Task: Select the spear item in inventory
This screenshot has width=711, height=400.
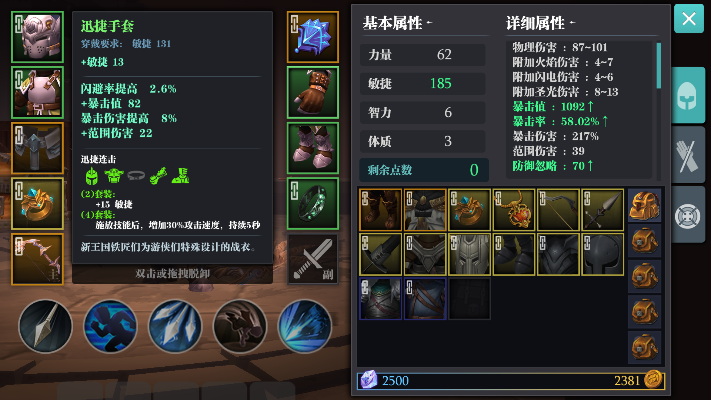Action: (603, 210)
